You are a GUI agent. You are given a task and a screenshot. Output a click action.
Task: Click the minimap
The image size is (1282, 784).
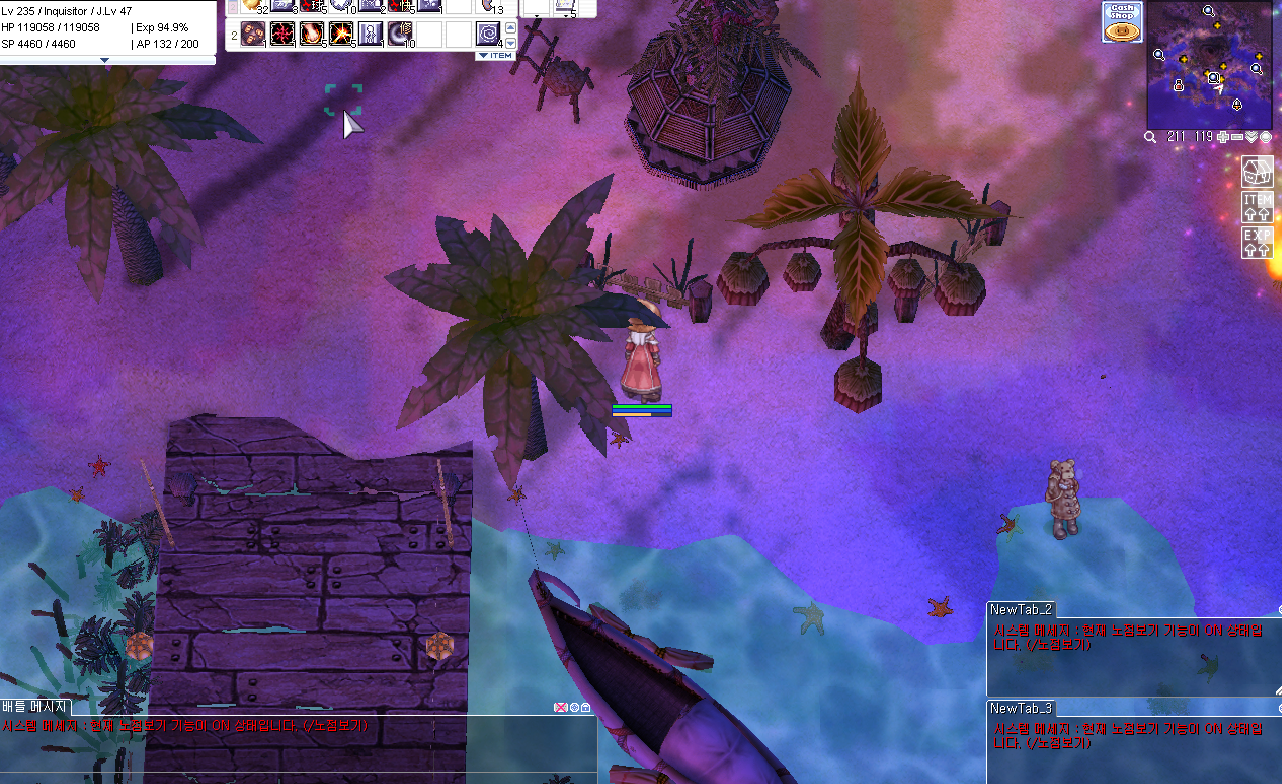click(1208, 62)
